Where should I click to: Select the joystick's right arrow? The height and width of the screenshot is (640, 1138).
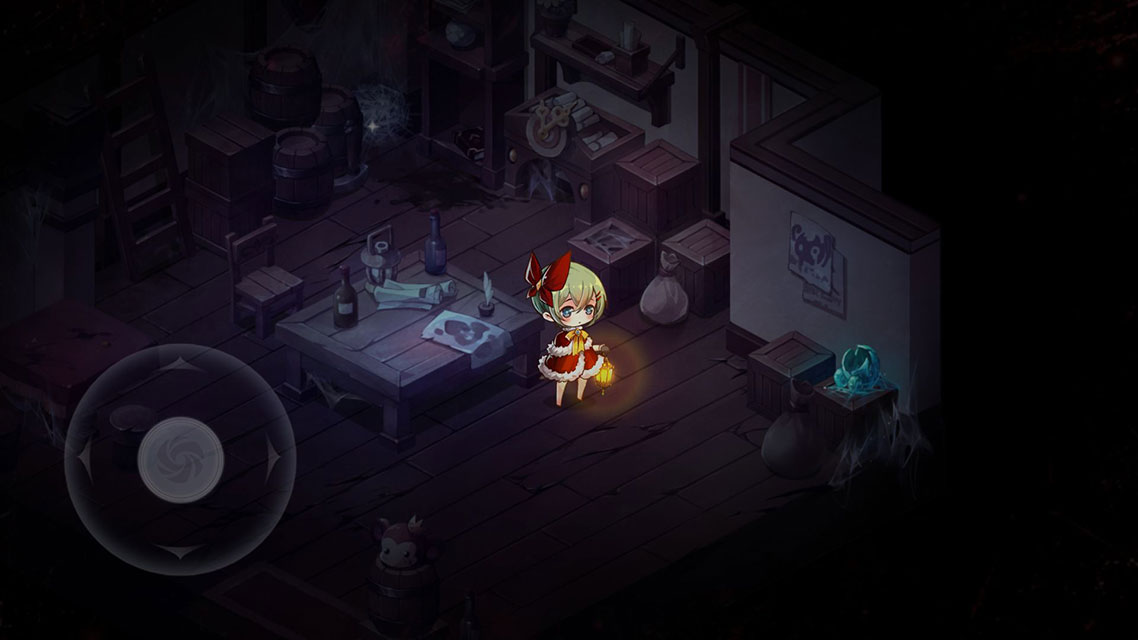[x=273, y=459]
